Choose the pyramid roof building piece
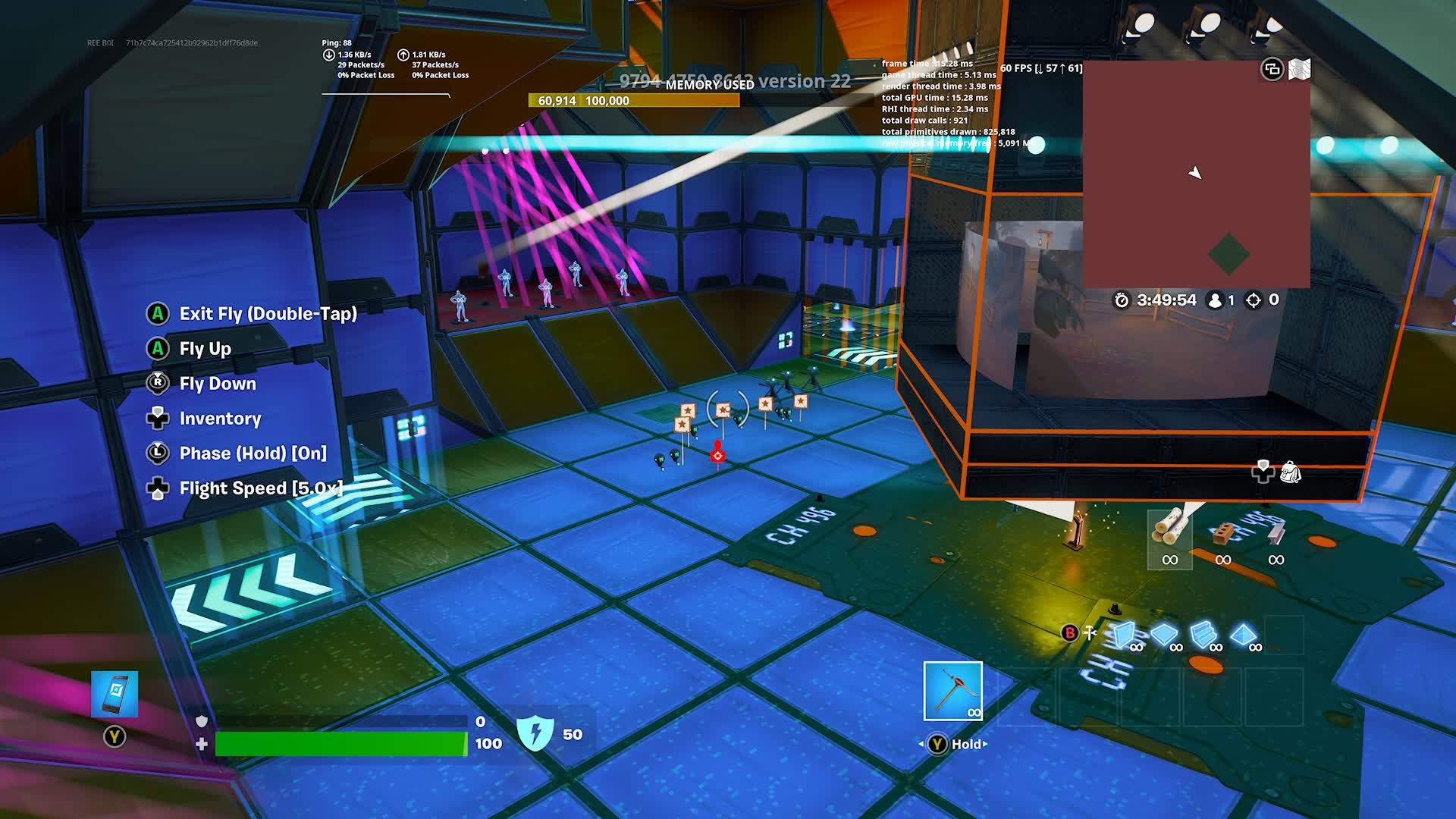1456x819 pixels. tap(1243, 635)
